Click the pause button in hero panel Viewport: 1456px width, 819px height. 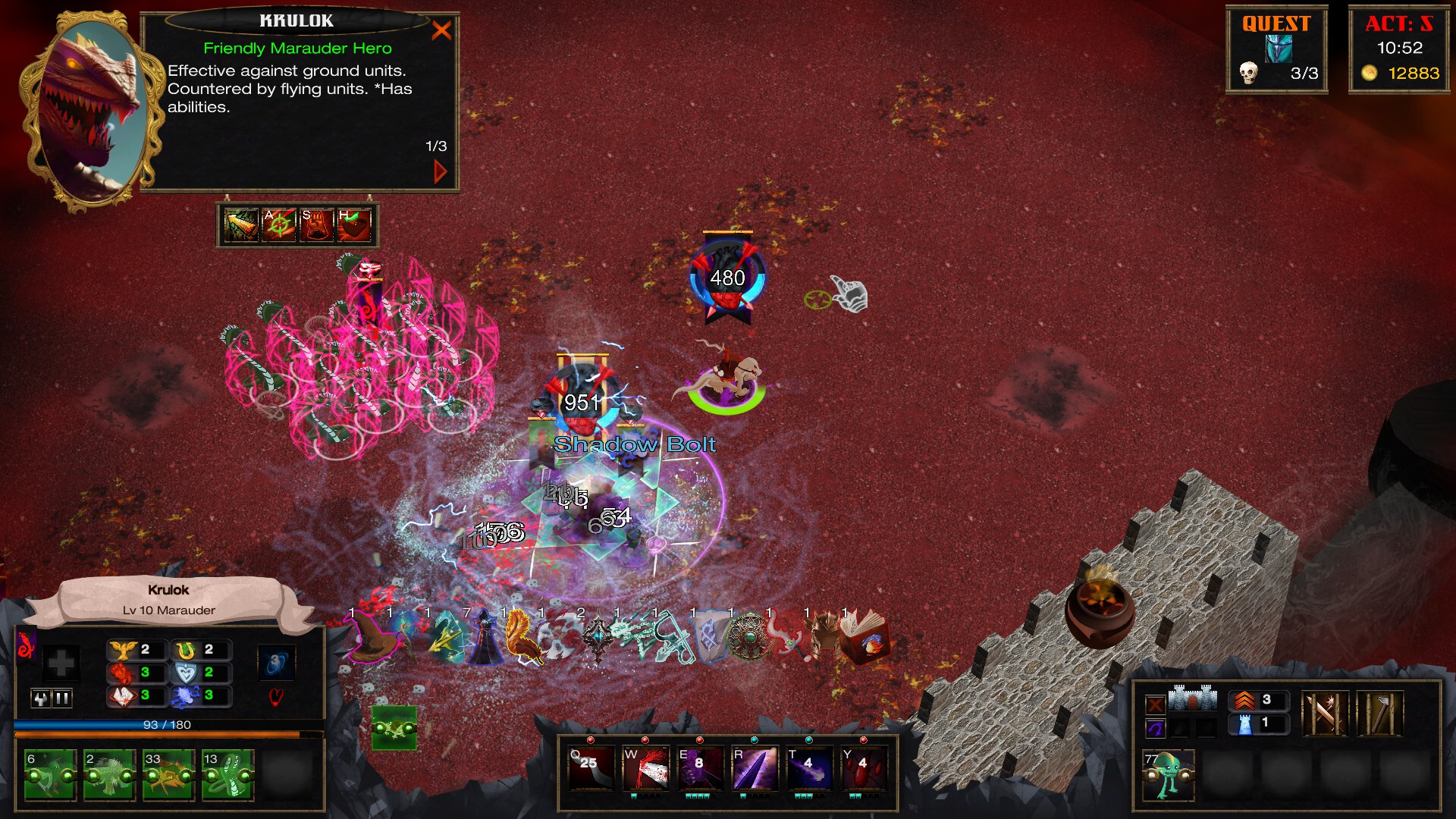62,698
